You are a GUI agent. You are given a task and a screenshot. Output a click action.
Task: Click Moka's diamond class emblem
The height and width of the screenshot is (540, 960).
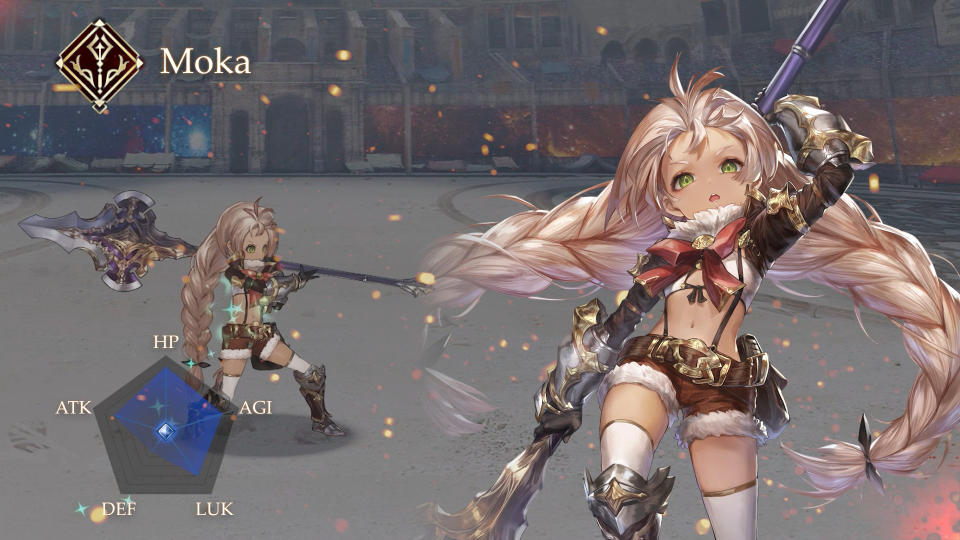[98, 64]
